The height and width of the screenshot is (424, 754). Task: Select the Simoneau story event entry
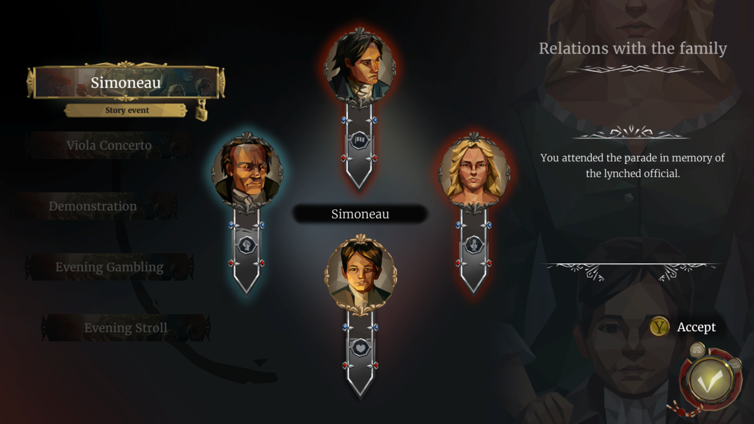pyautogui.click(x=126, y=83)
